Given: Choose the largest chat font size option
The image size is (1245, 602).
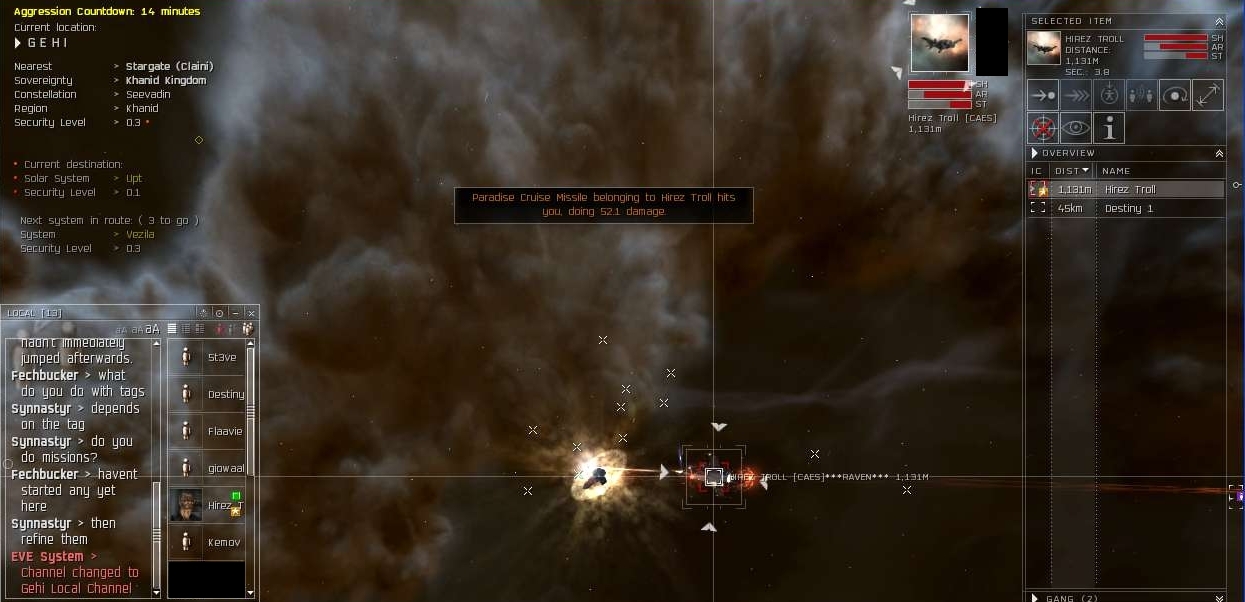Looking at the screenshot, I should 153,329.
